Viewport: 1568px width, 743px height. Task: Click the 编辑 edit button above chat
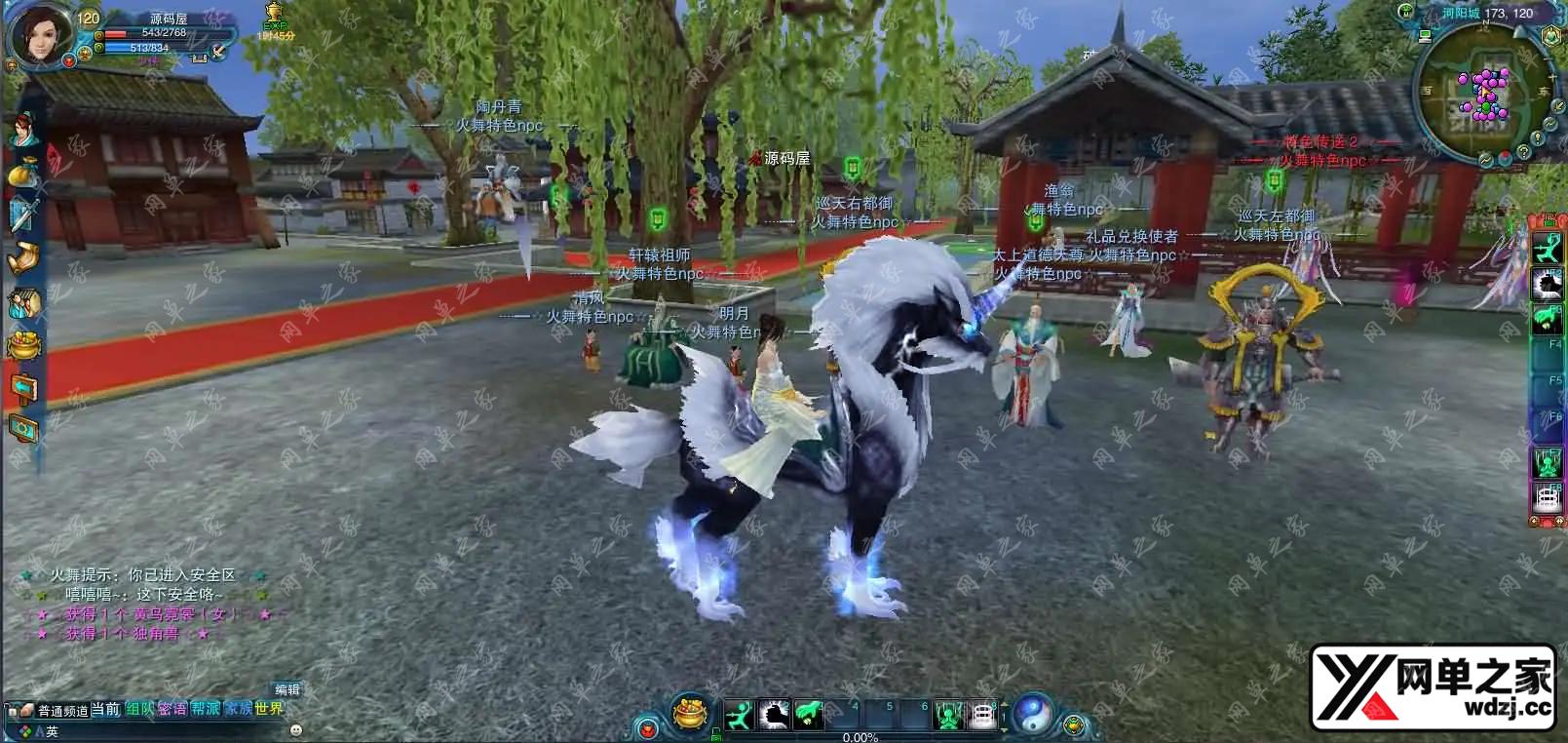287,689
